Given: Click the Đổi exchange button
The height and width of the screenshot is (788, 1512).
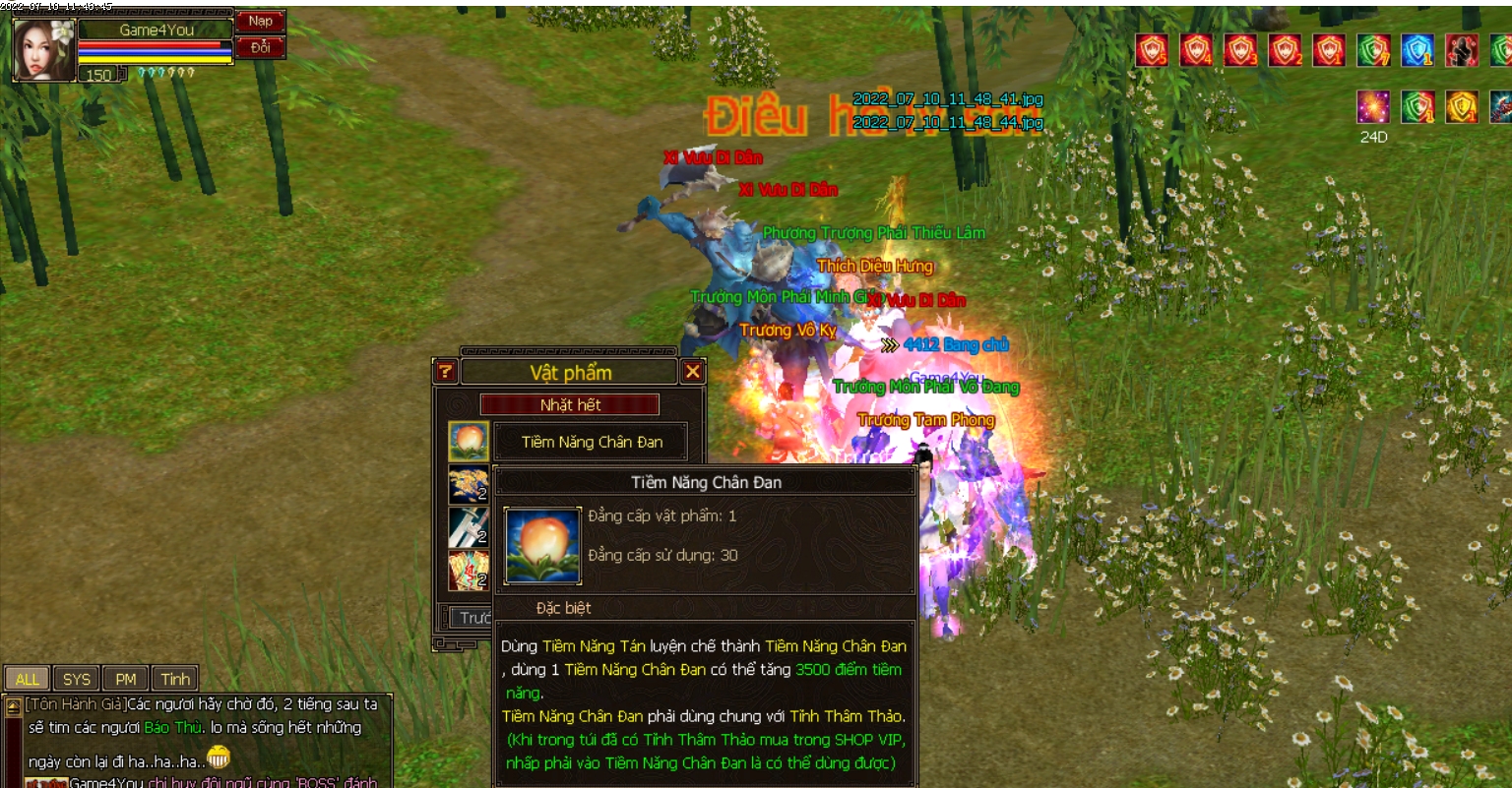Looking at the screenshot, I should click(x=261, y=47).
